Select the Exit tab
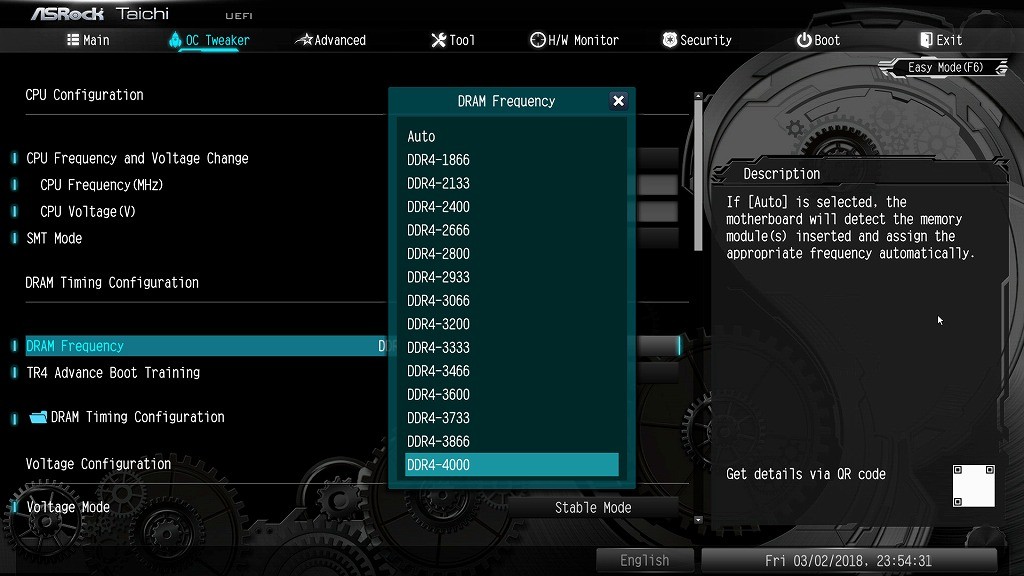1024x576 pixels. pos(940,40)
